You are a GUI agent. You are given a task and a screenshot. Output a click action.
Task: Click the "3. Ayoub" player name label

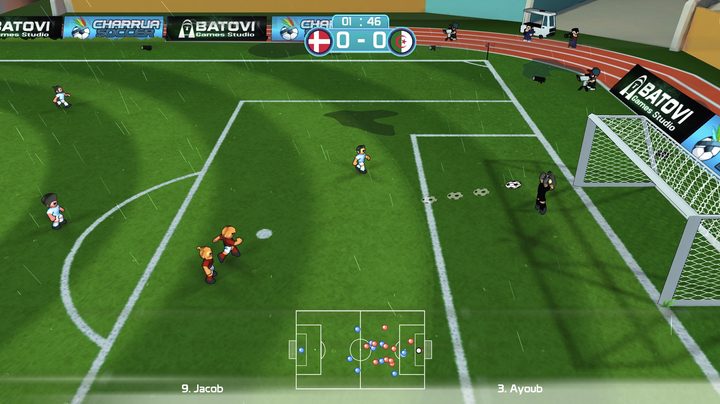[x=519, y=388]
